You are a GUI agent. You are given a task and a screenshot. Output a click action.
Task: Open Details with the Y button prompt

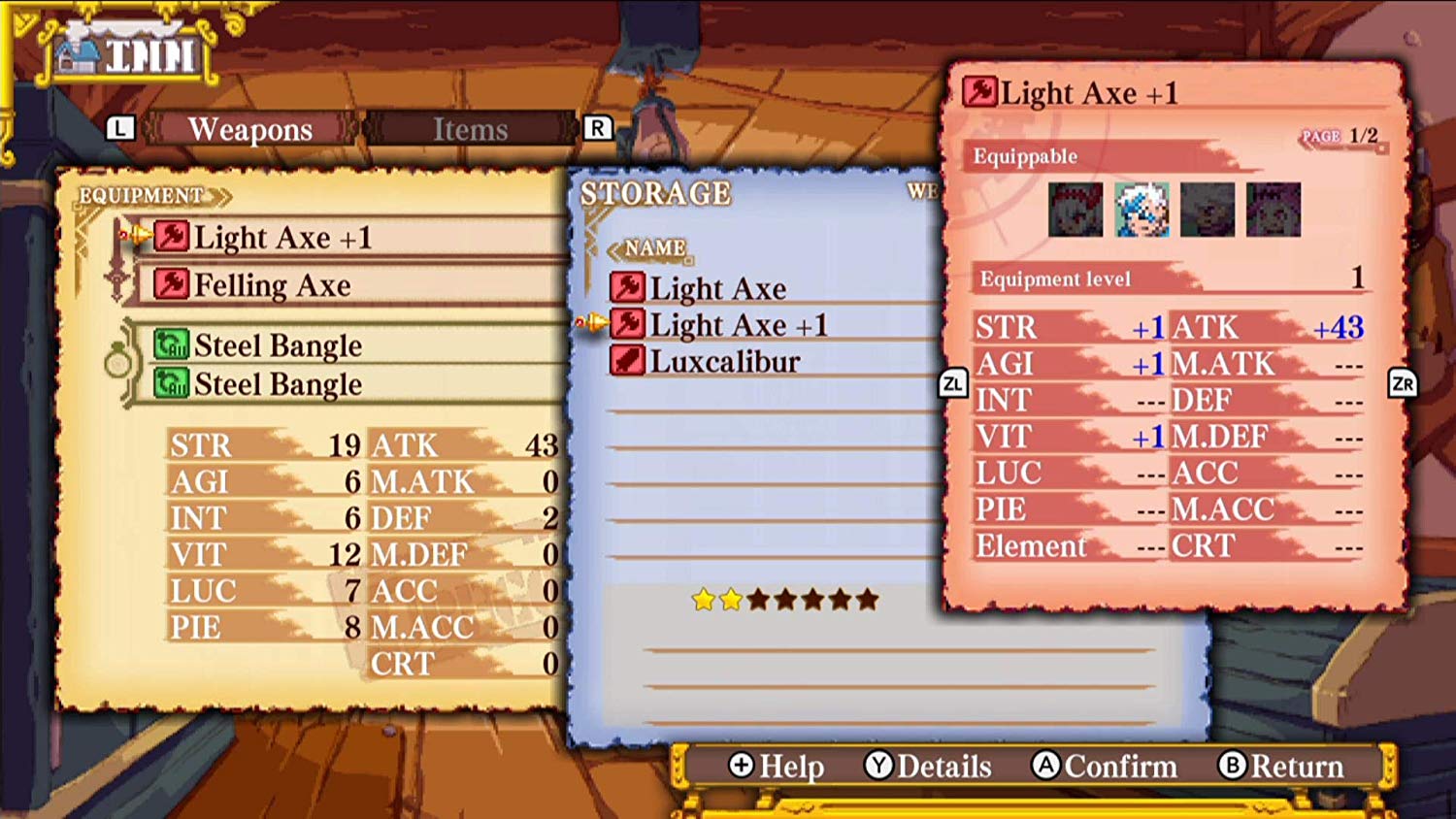pyautogui.click(x=928, y=767)
